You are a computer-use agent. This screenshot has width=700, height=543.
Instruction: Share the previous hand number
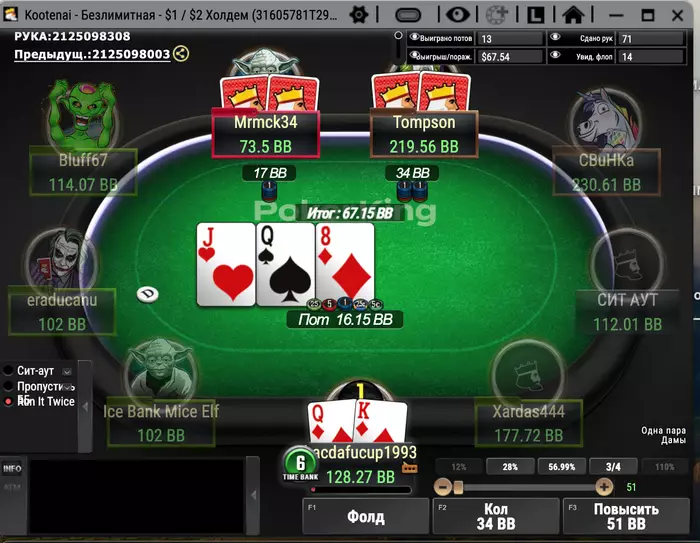point(181,54)
